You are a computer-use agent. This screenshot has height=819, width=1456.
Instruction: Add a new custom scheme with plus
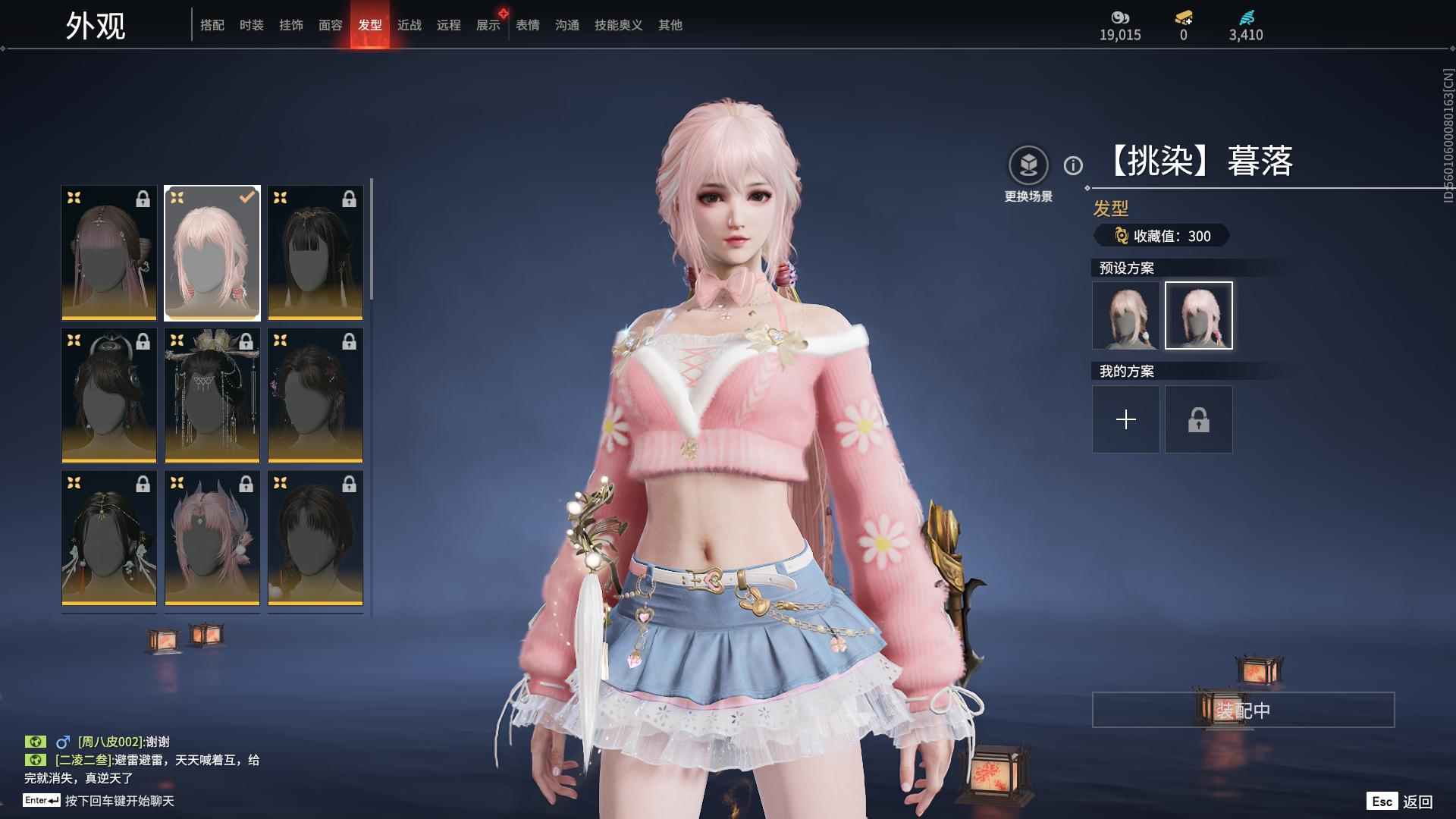(1125, 419)
